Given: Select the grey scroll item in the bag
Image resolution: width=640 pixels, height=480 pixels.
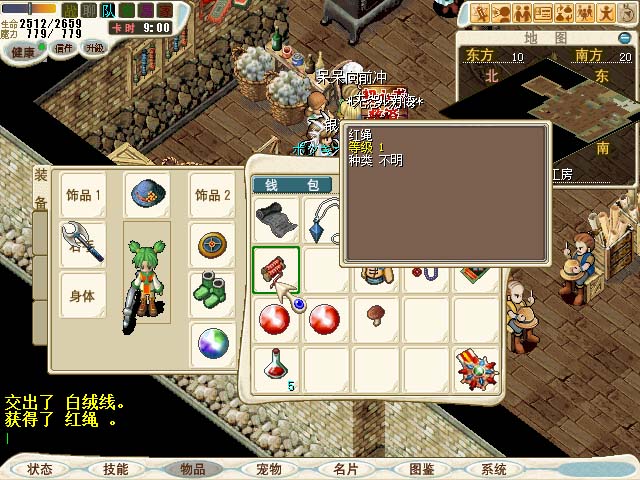Looking at the screenshot, I should [x=276, y=220].
